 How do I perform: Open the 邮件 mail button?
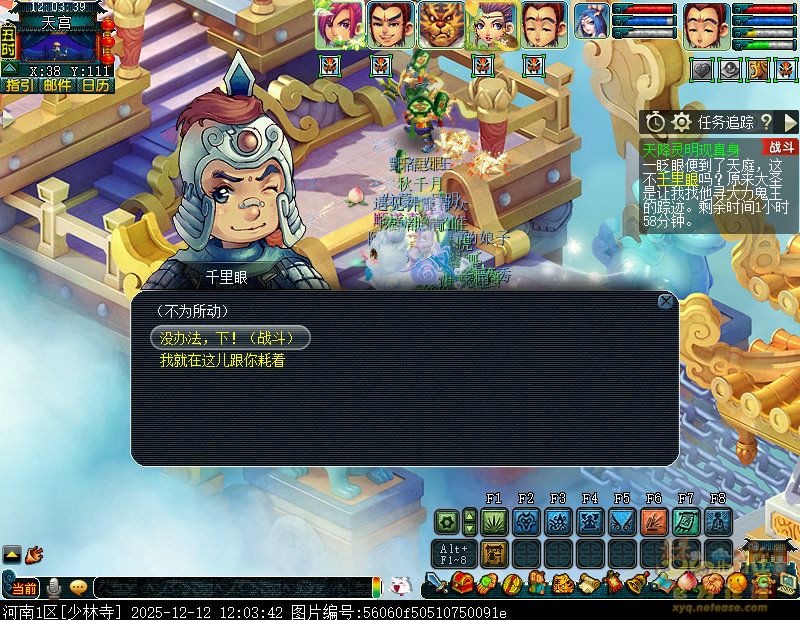point(57,86)
